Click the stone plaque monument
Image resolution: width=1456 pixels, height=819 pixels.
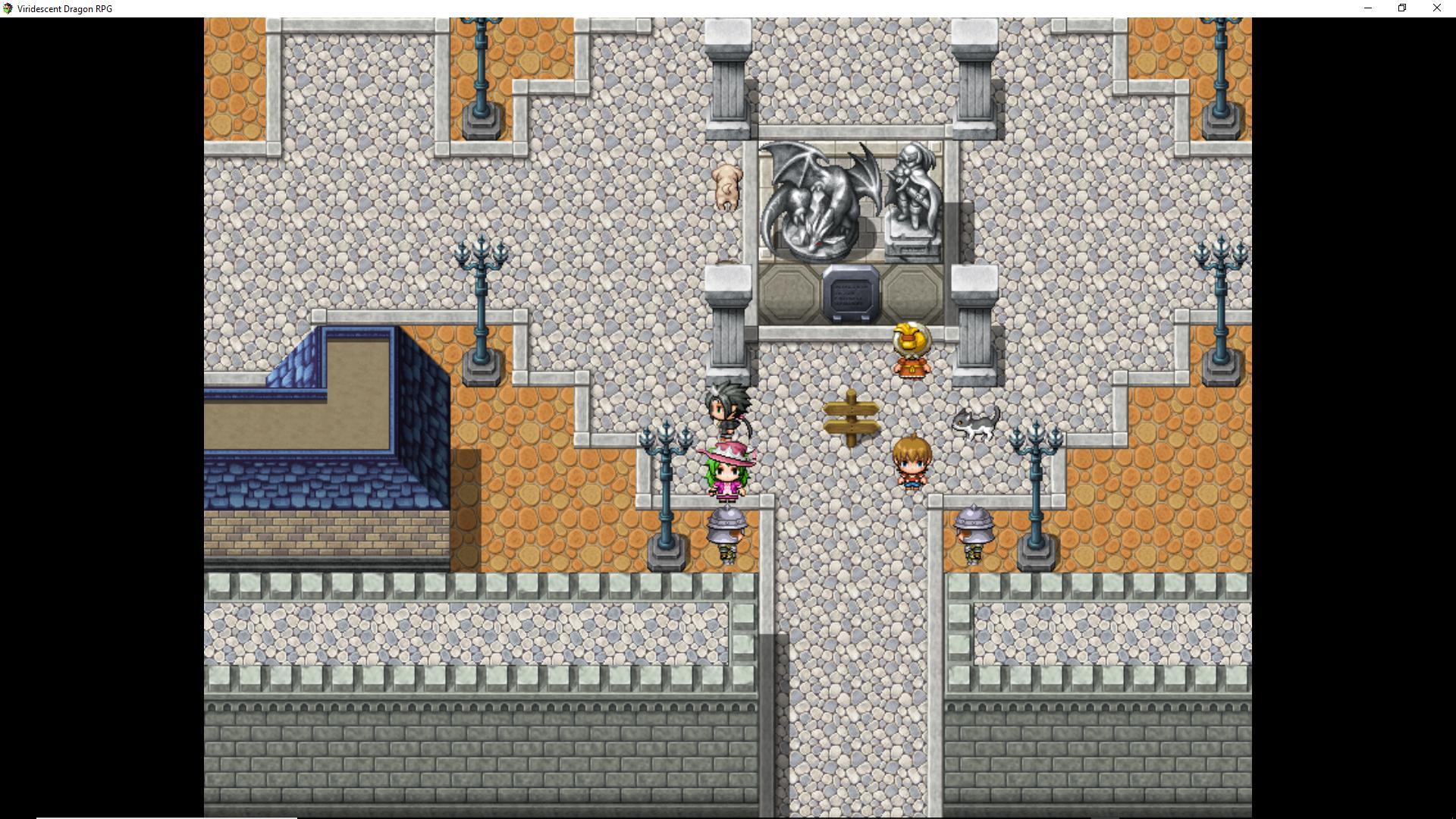point(849,292)
